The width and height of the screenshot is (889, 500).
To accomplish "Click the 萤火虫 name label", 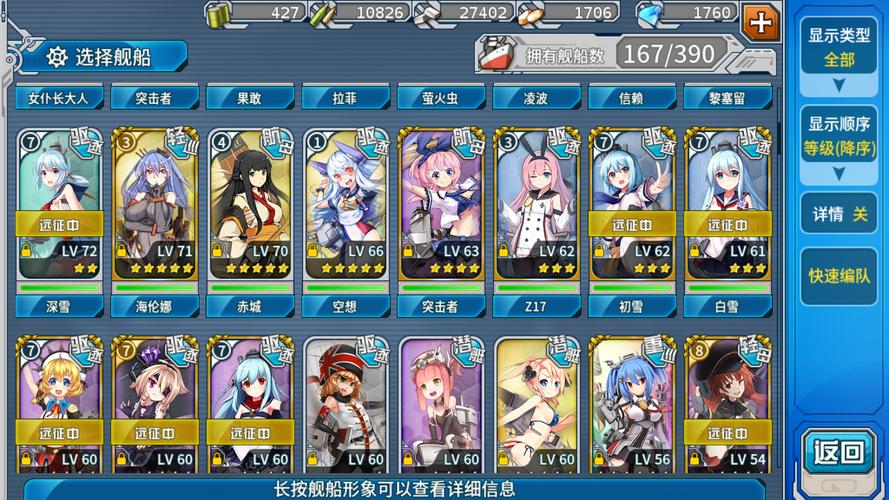I will [441, 98].
